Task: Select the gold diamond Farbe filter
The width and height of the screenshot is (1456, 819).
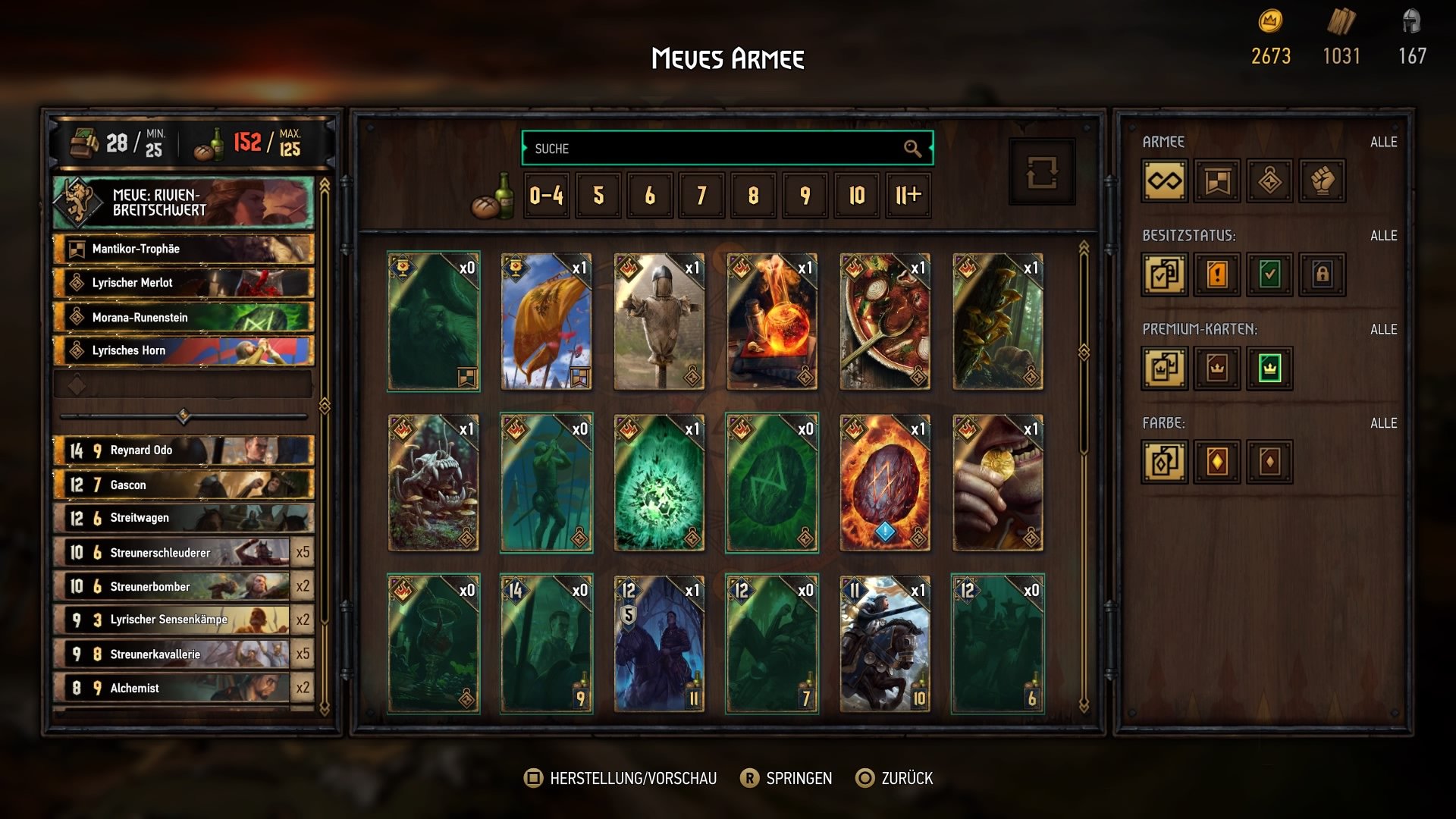Action: pos(1216,463)
